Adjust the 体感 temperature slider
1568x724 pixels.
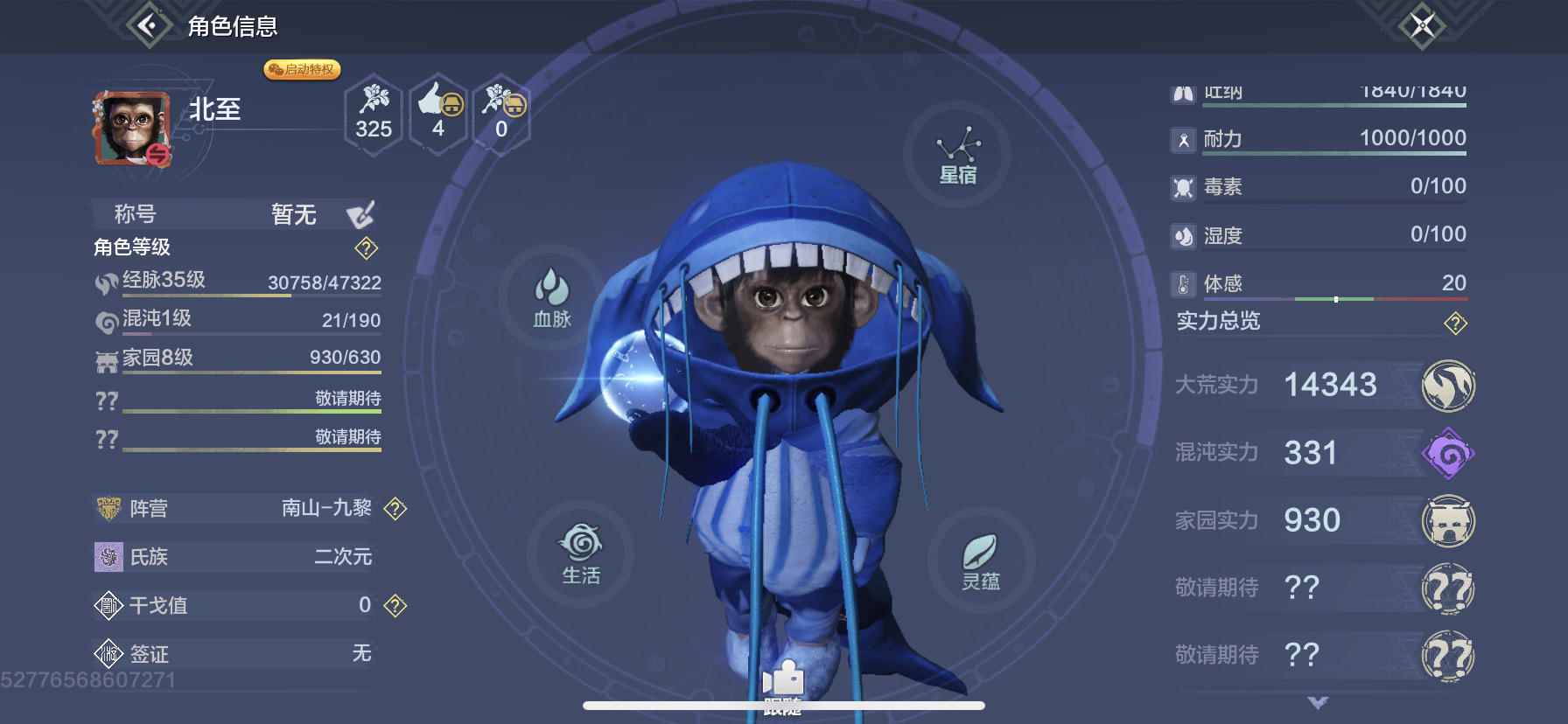click(x=1337, y=298)
